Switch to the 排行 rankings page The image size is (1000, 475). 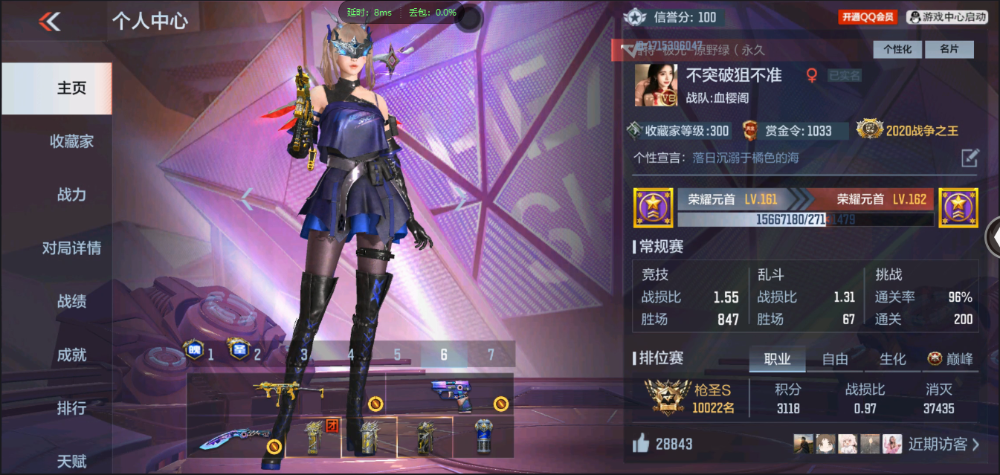click(71, 408)
